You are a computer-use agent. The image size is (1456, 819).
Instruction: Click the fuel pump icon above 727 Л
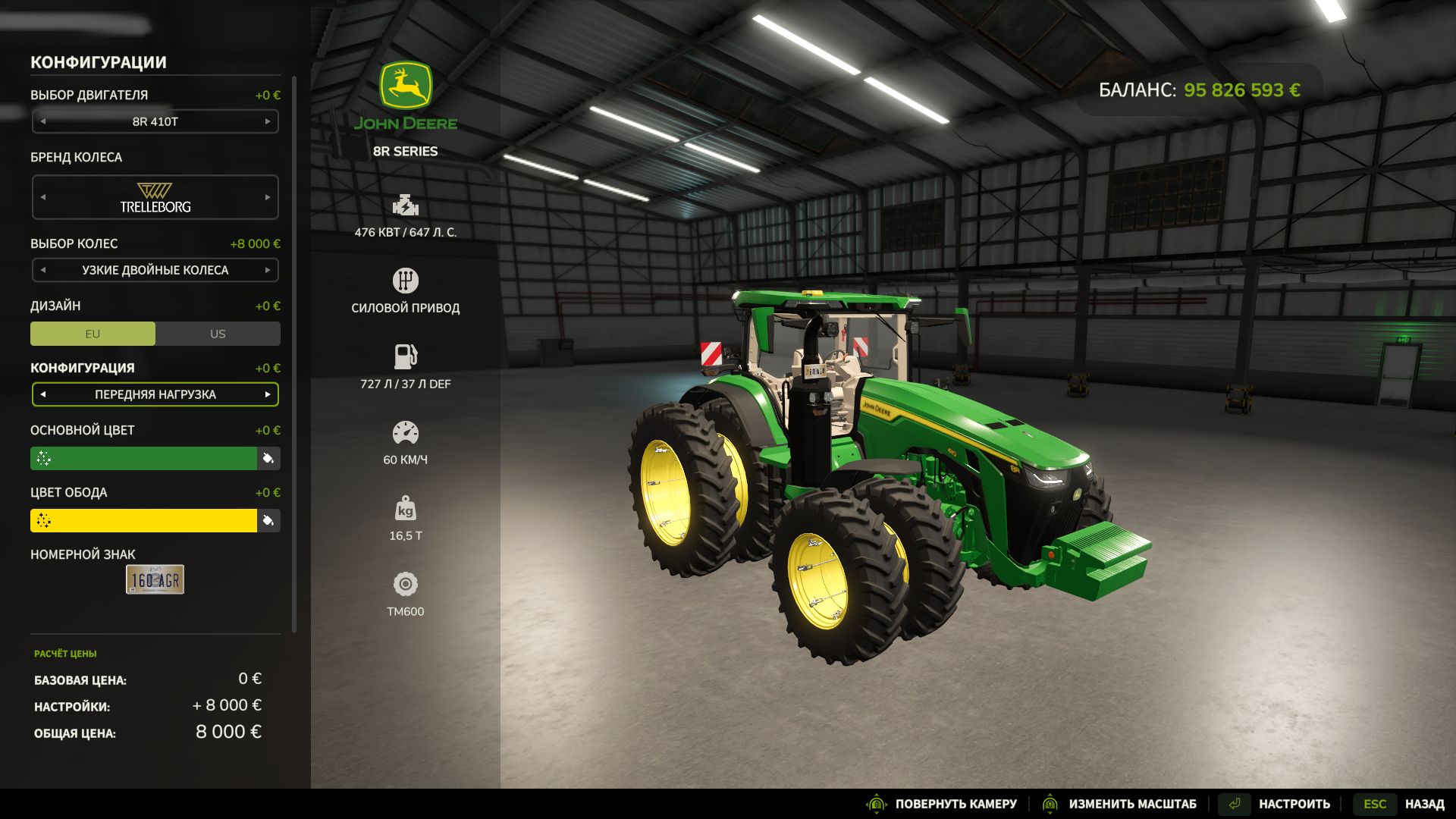pos(406,356)
